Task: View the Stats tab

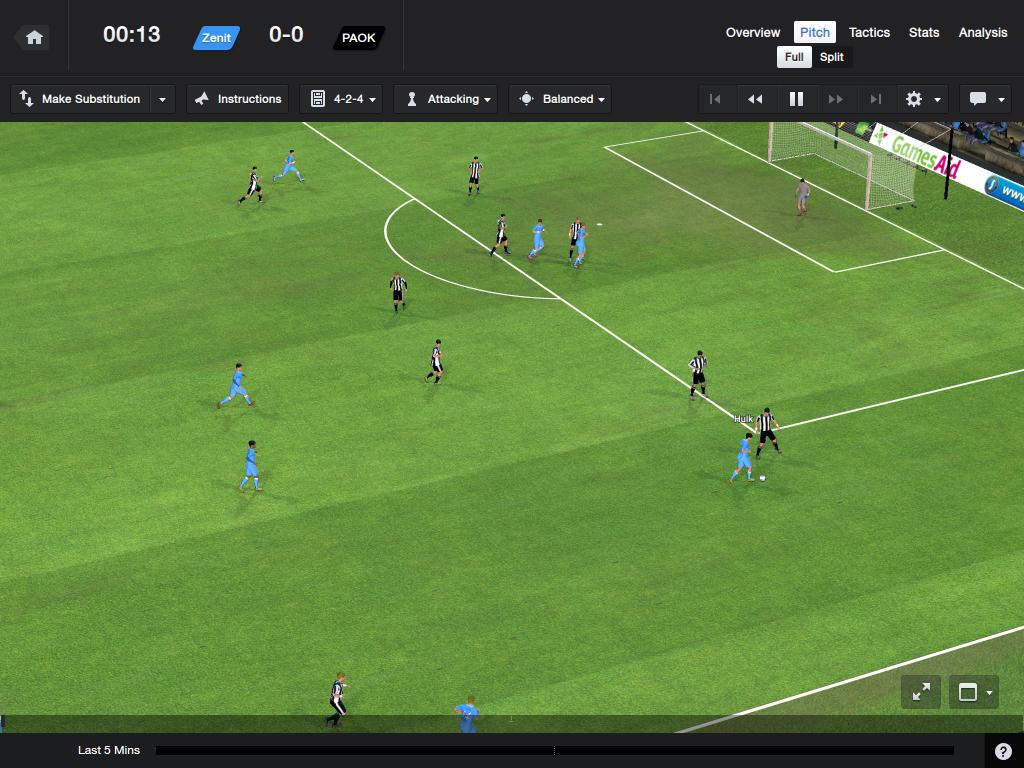Action: (924, 32)
